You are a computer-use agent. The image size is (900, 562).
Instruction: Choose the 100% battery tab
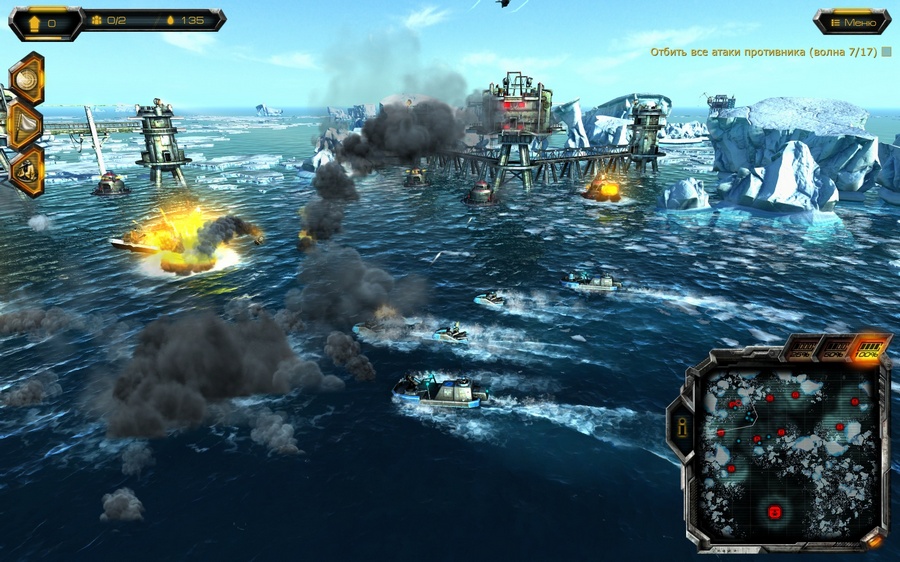[870, 348]
